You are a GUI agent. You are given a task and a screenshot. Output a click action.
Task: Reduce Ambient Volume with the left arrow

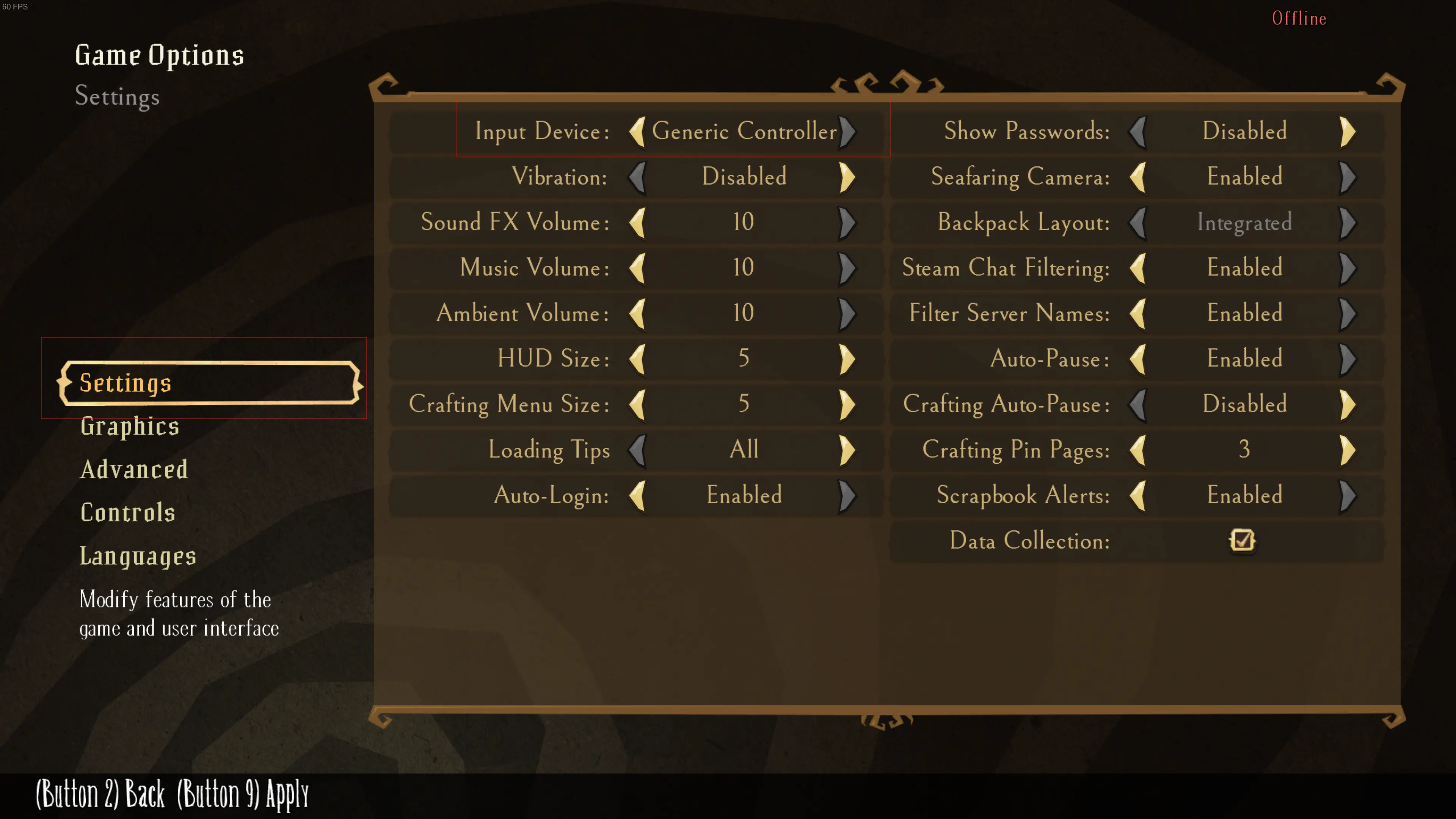click(637, 313)
